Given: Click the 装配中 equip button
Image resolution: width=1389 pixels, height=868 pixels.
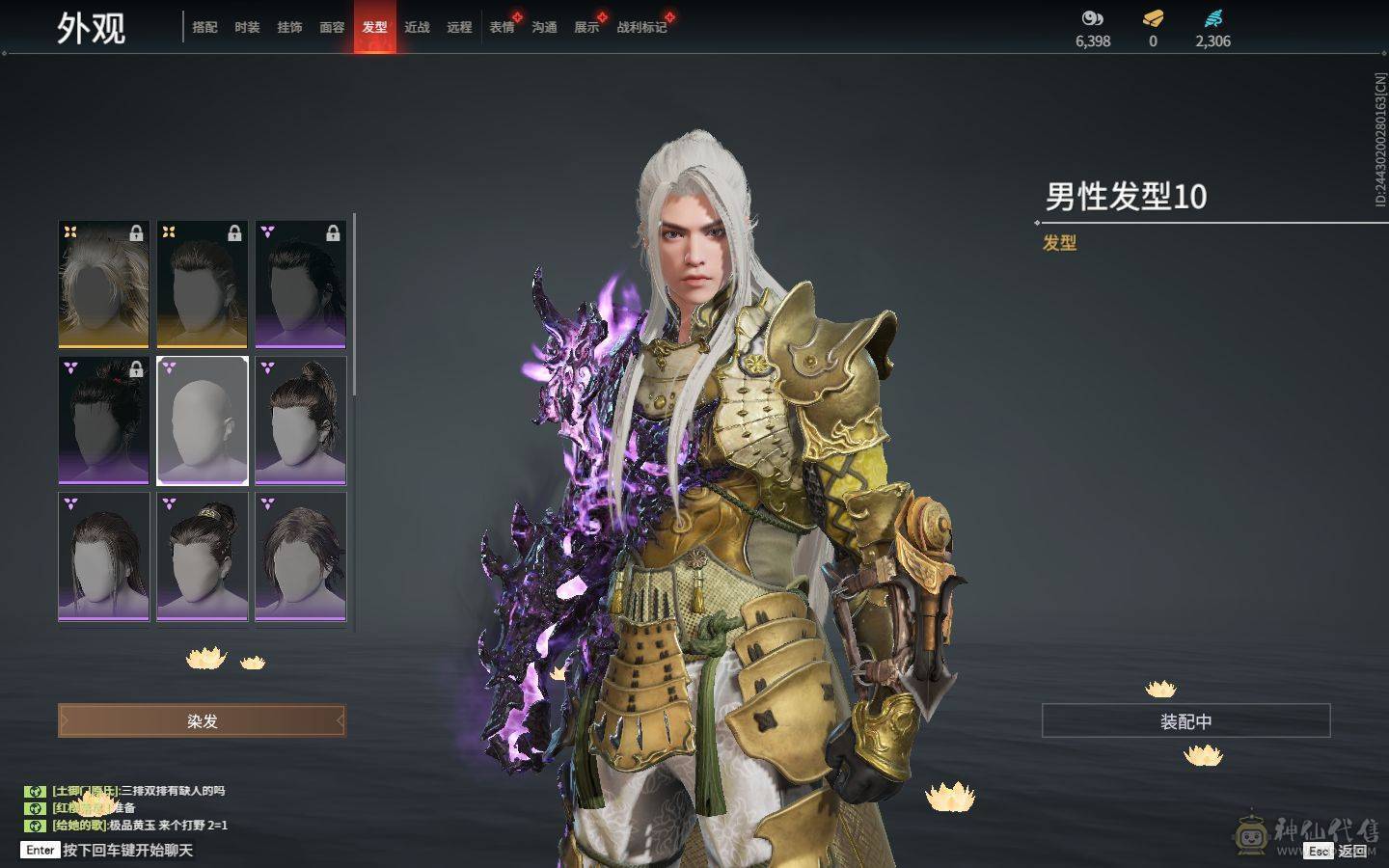Looking at the screenshot, I should click(x=1185, y=720).
